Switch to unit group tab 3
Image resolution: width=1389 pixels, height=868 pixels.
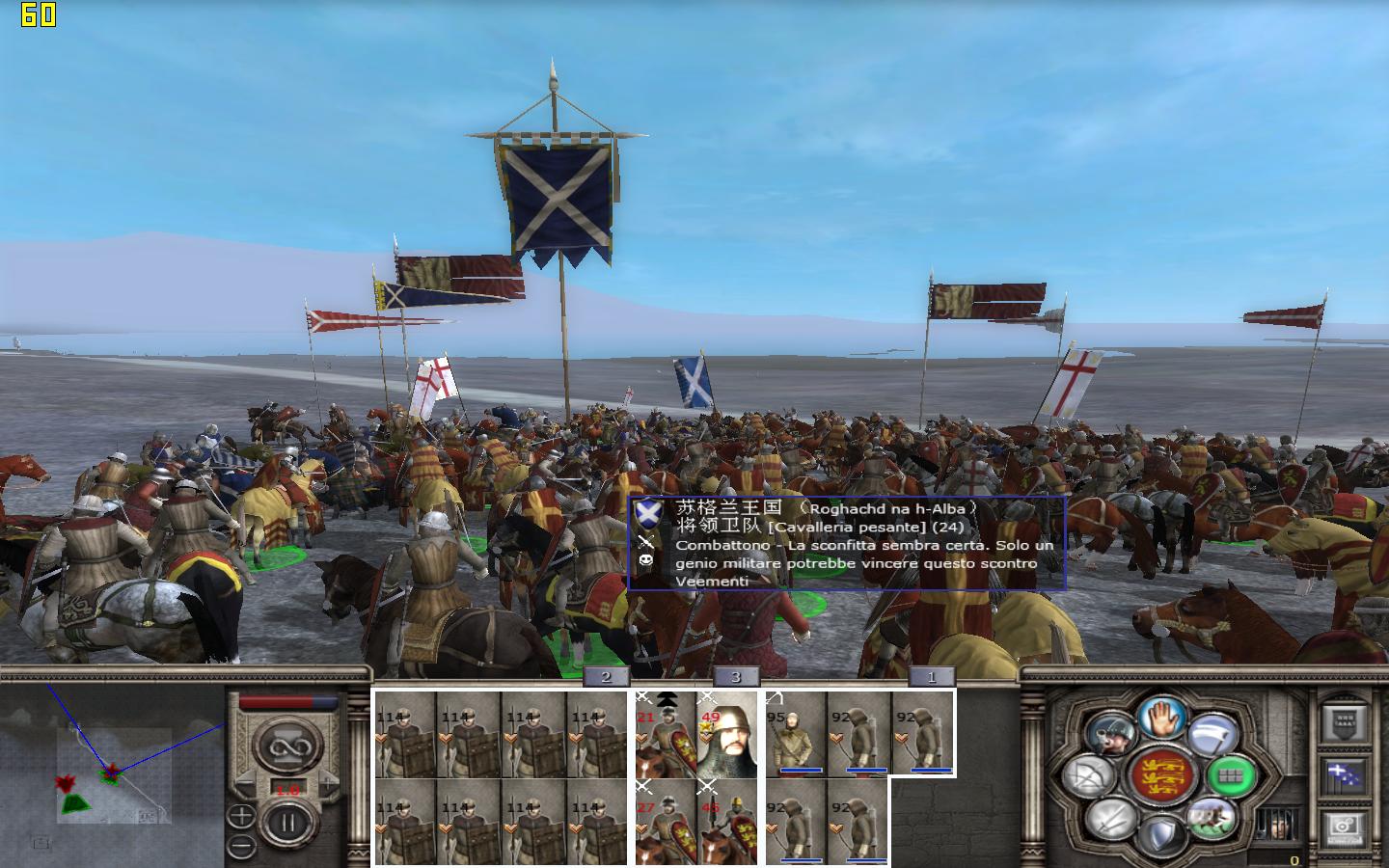click(x=738, y=677)
